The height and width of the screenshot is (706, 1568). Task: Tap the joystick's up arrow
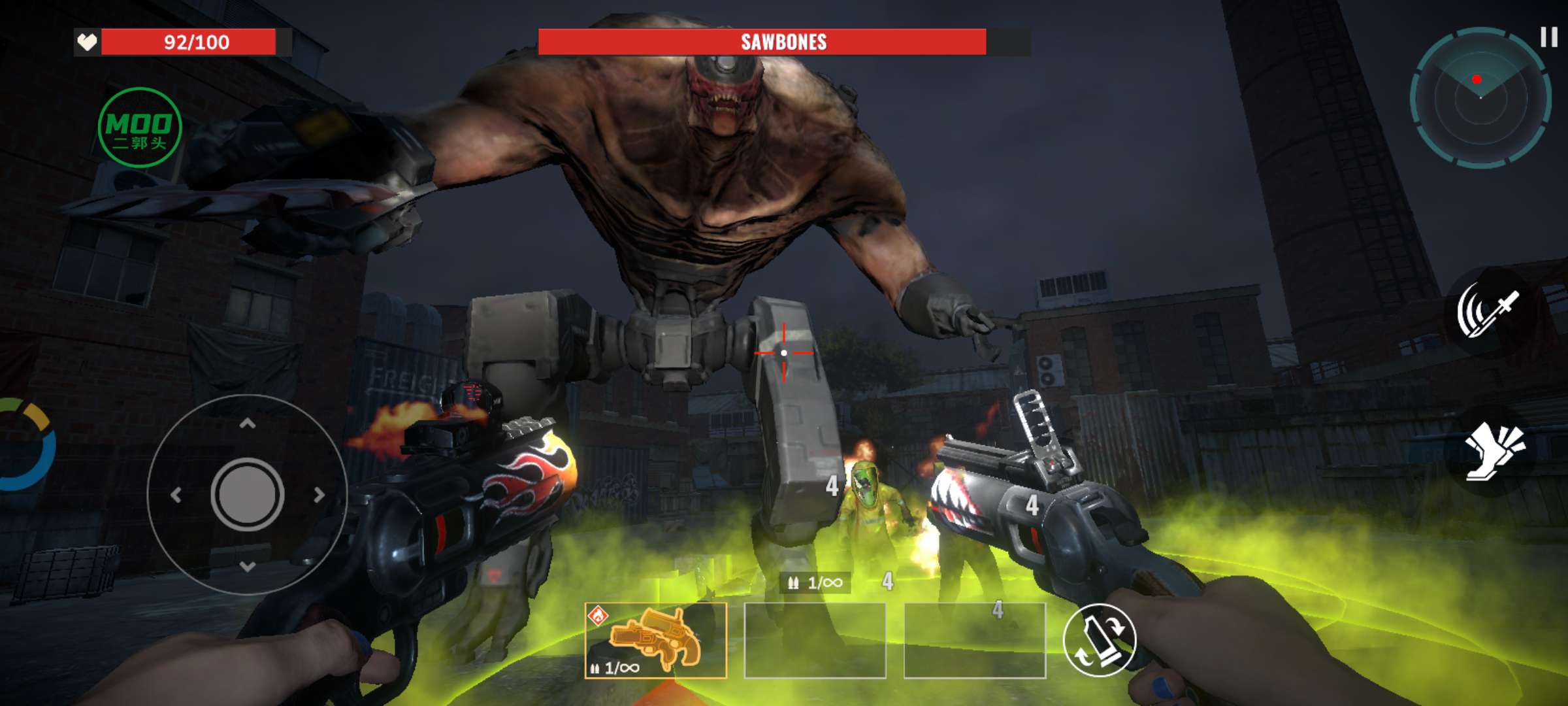tap(247, 424)
